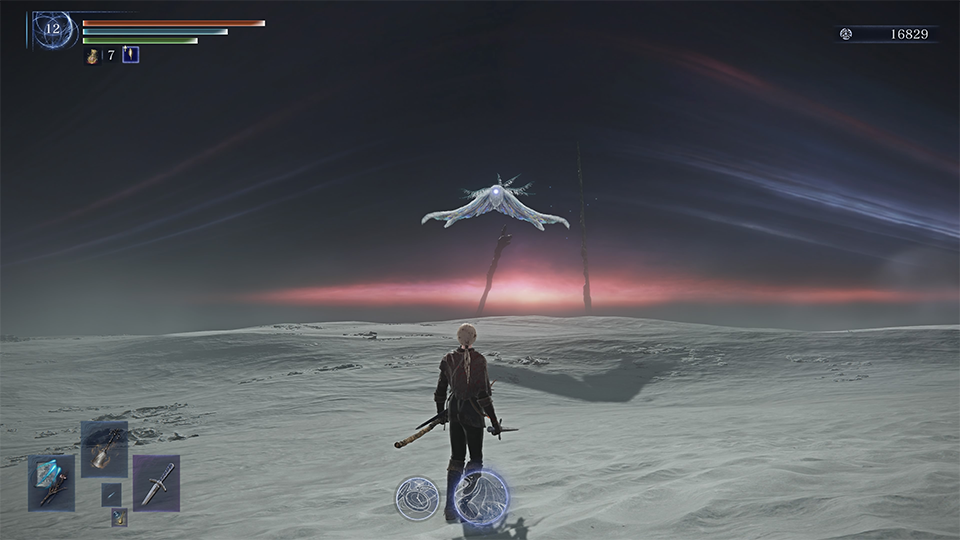Open the level 12 character emblem
The image size is (960, 540).
[x=52, y=29]
